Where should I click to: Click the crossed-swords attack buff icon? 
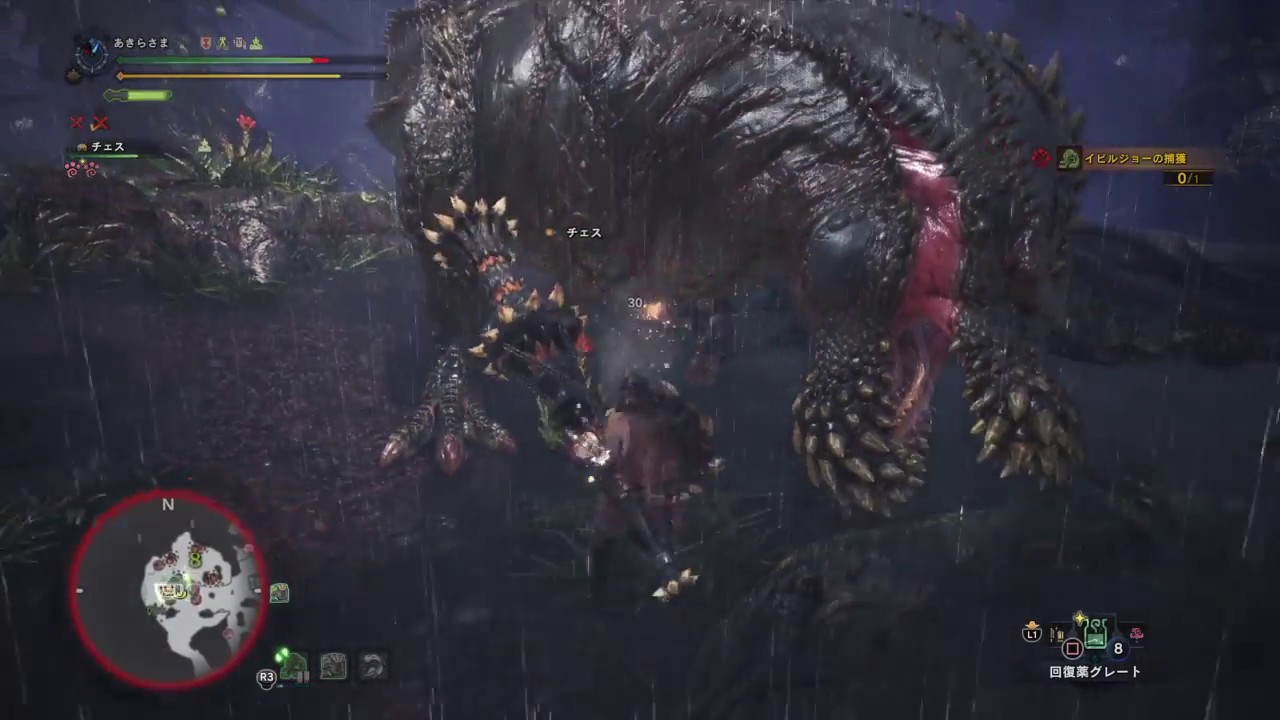click(x=223, y=43)
